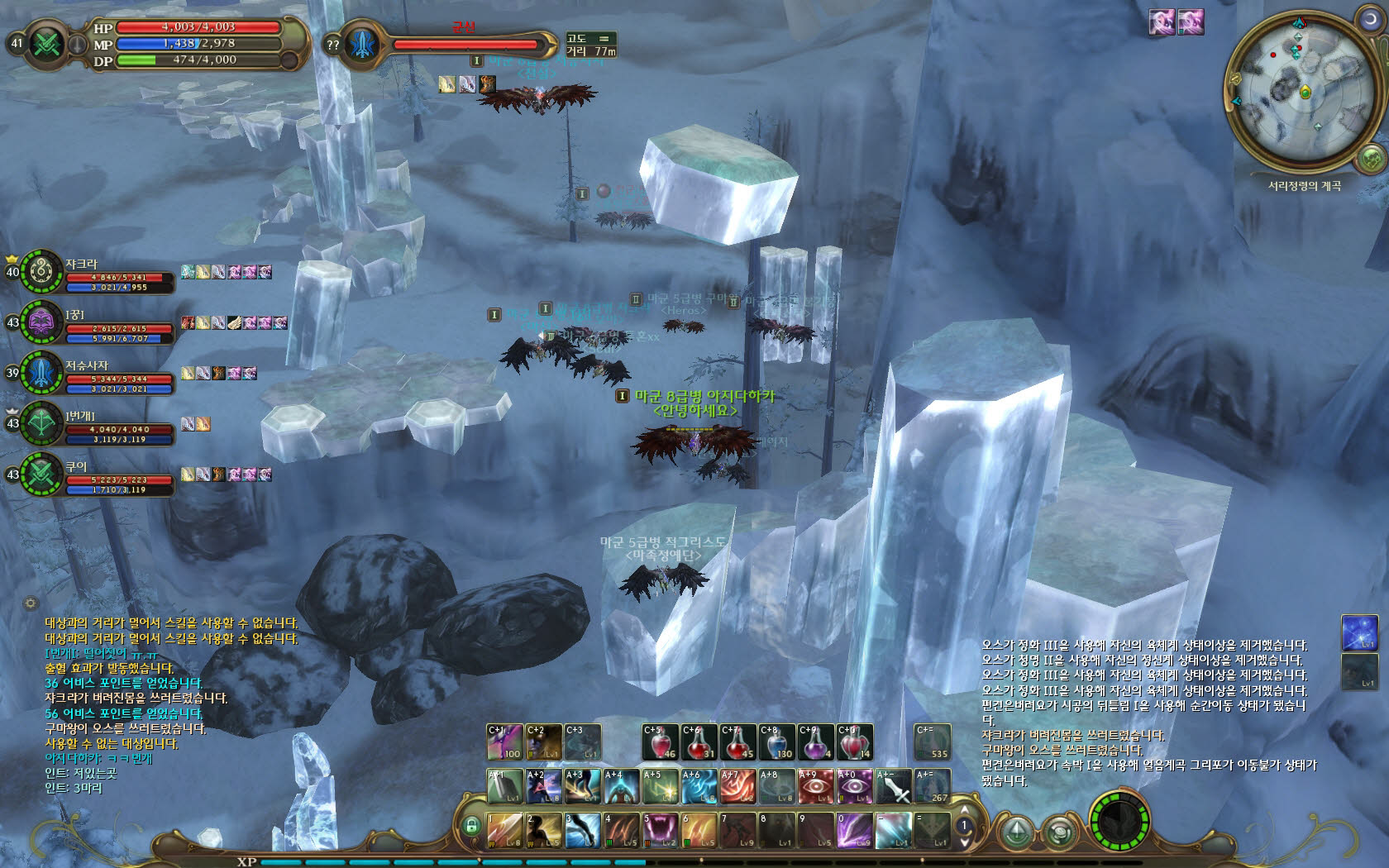Viewport: 1389px width, 868px height.
Task: Open chat settings gear above chat log
Action: coord(31,603)
